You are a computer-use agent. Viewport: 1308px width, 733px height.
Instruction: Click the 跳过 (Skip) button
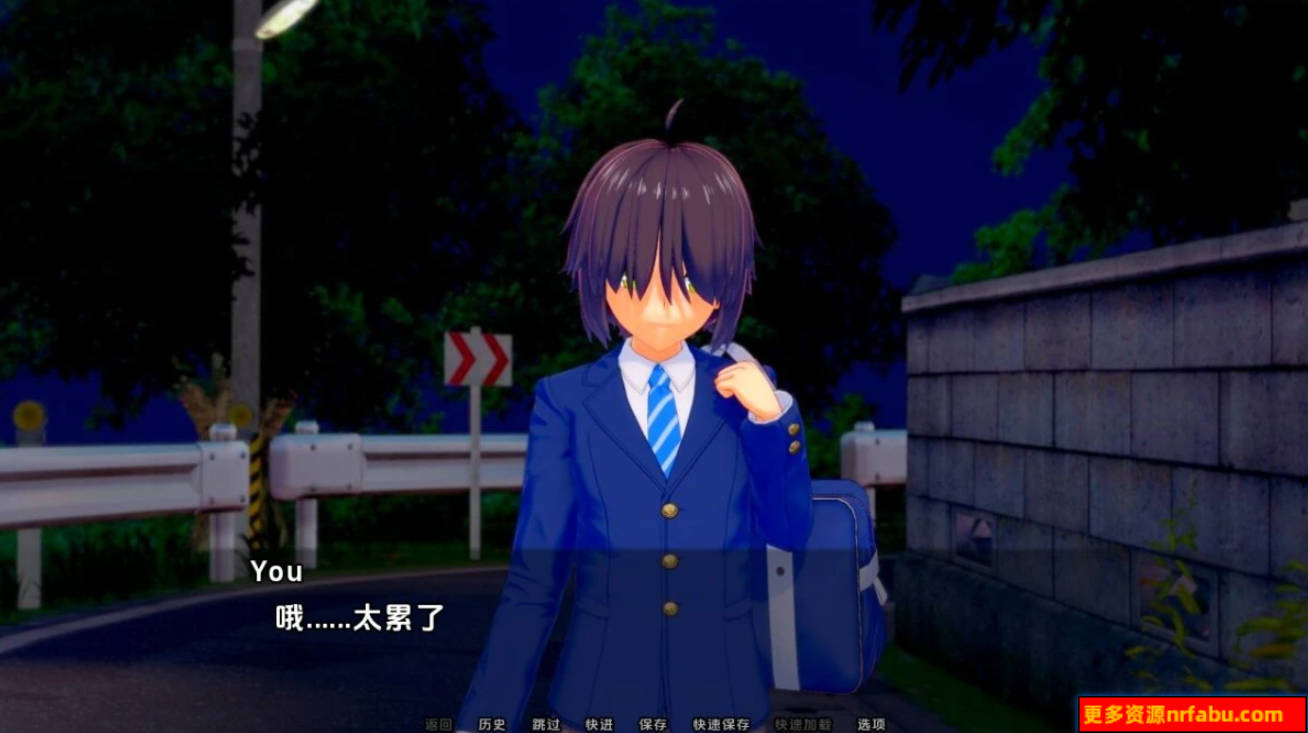[546, 724]
